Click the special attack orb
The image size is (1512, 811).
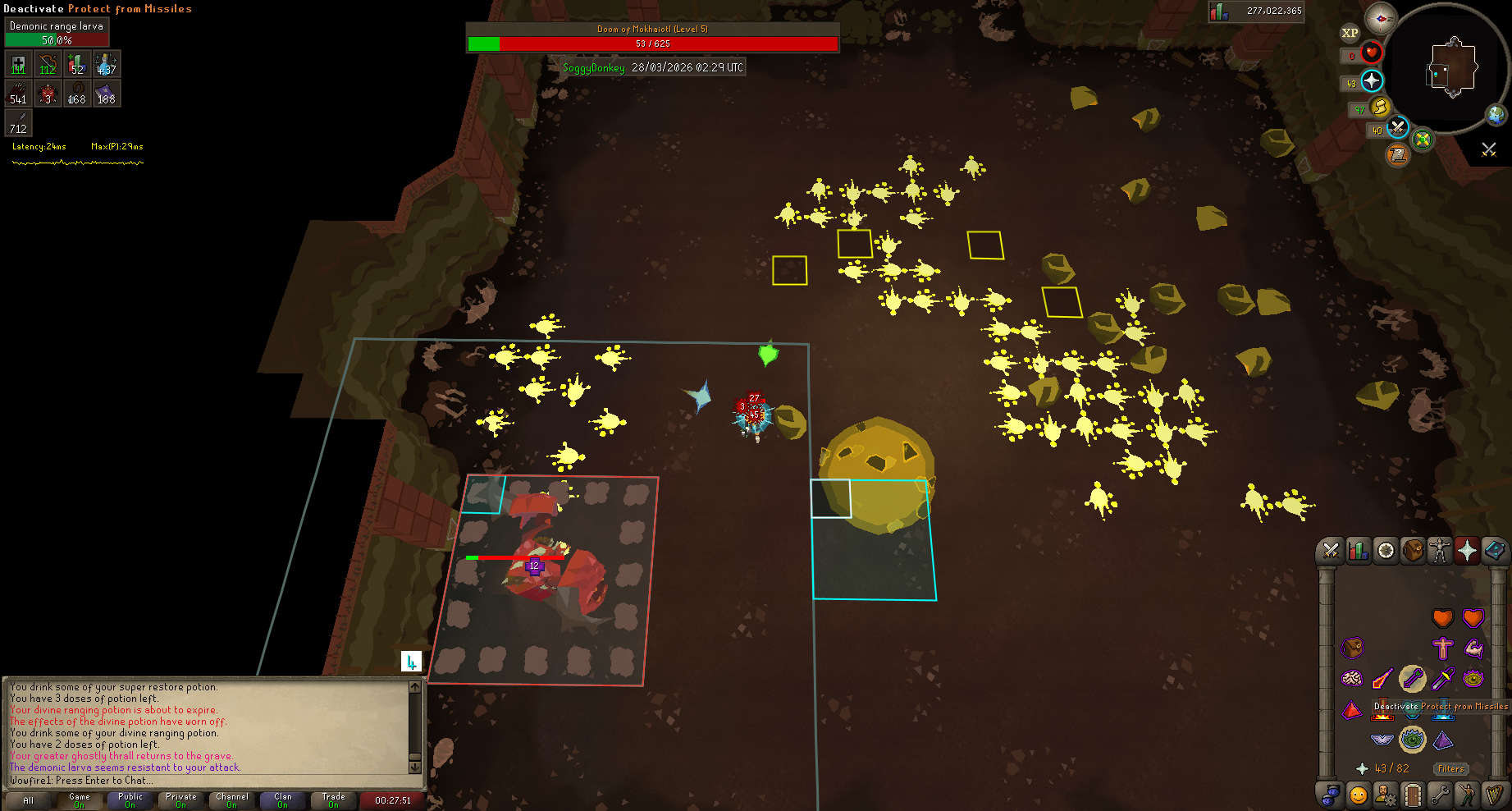(1397, 127)
